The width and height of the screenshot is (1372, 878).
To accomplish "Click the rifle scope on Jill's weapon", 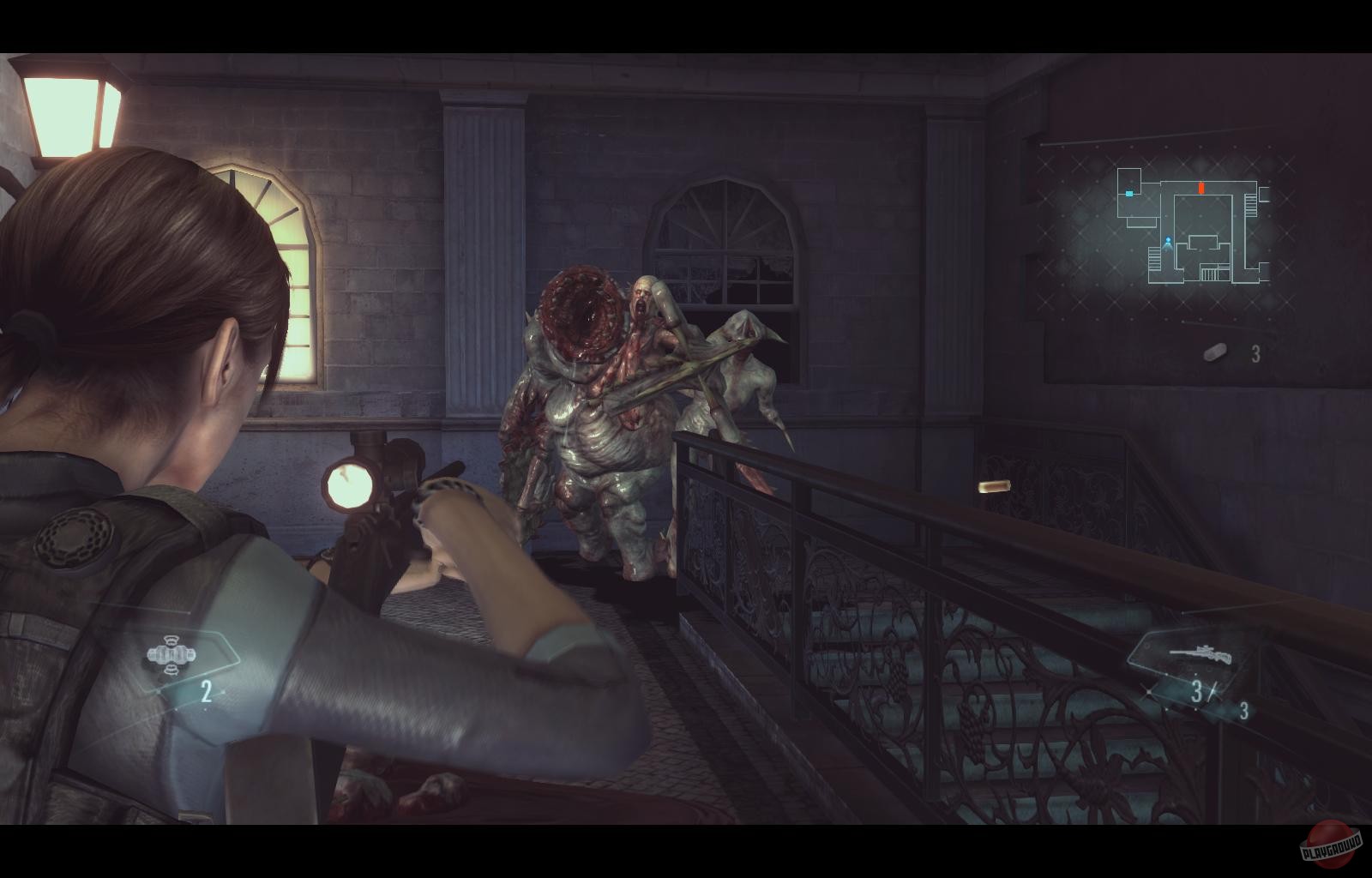I will click(350, 484).
